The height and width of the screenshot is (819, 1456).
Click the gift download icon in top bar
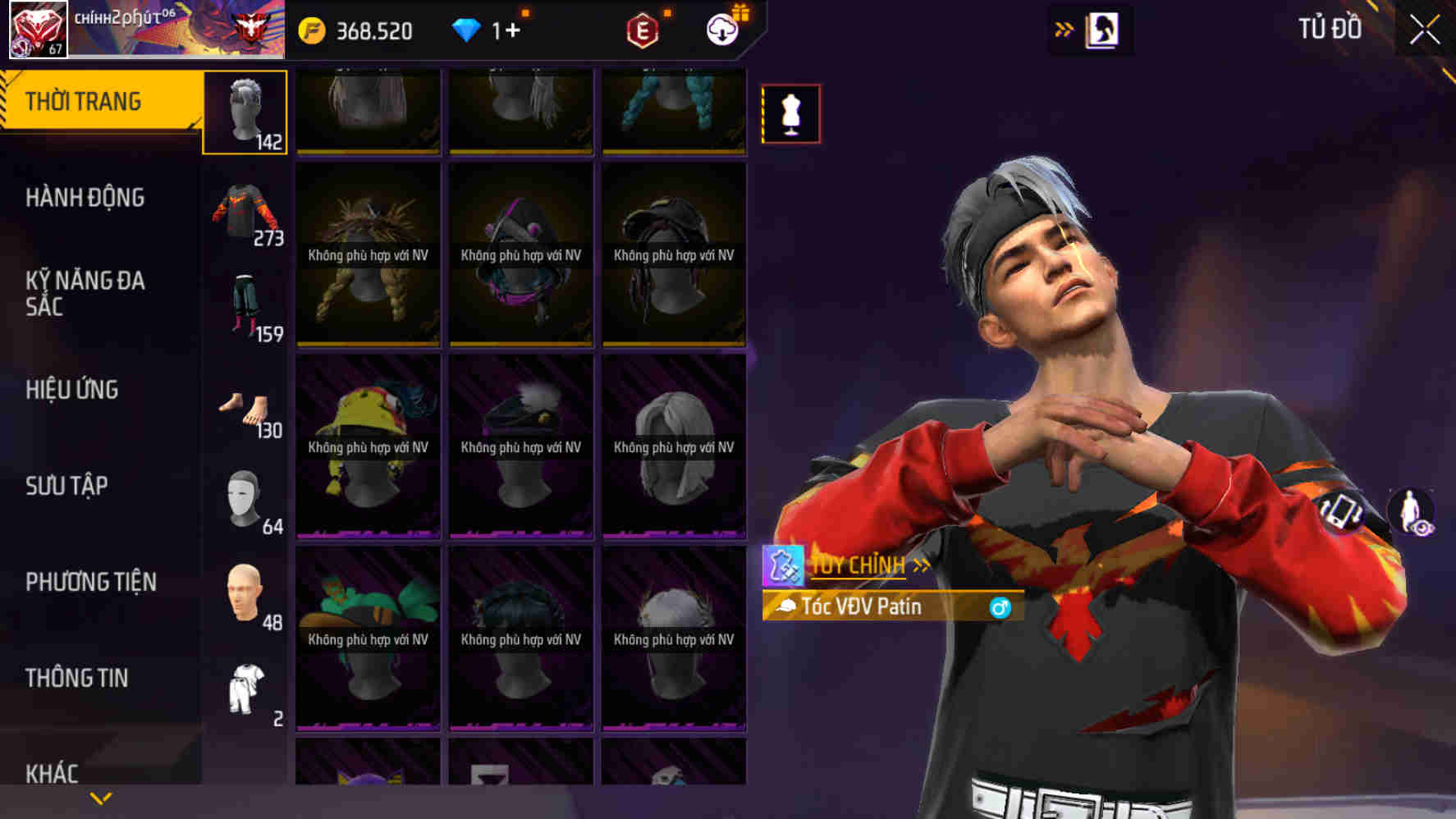click(x=722, y=30)
